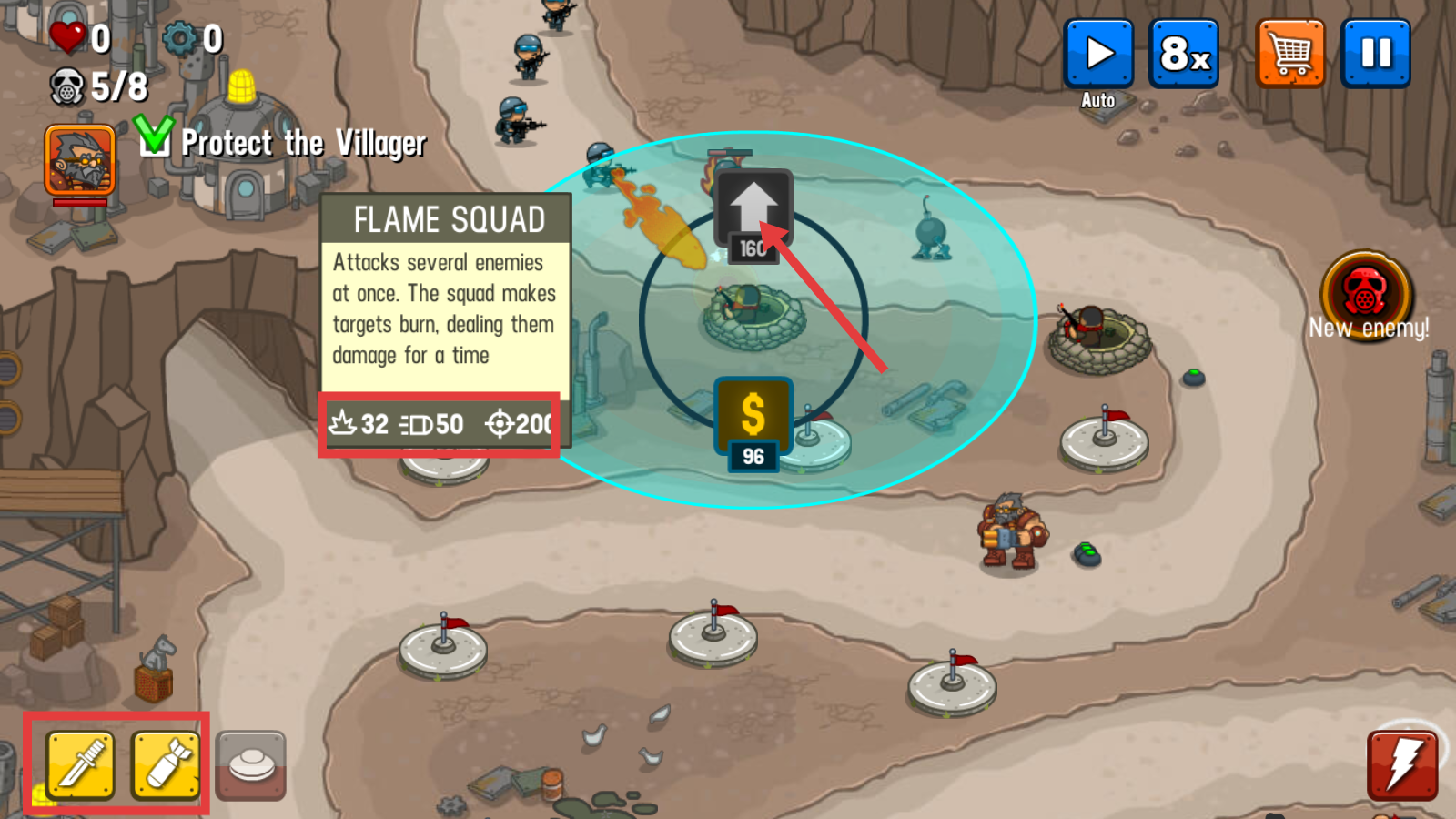Trigger the red lightning bolt power

pos(1402,764)
